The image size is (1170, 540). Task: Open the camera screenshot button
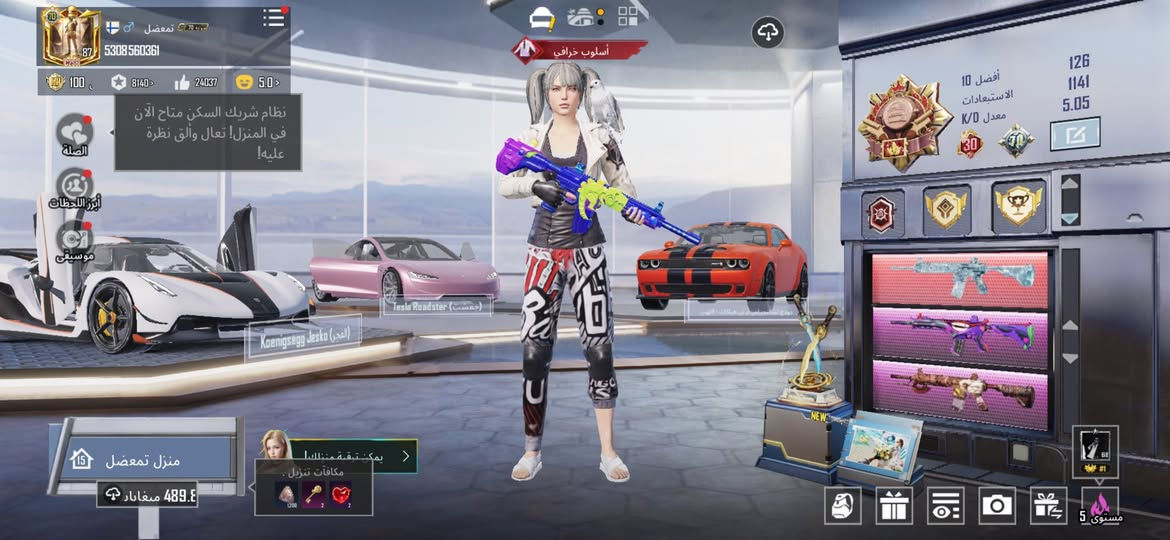coord(997,505)
